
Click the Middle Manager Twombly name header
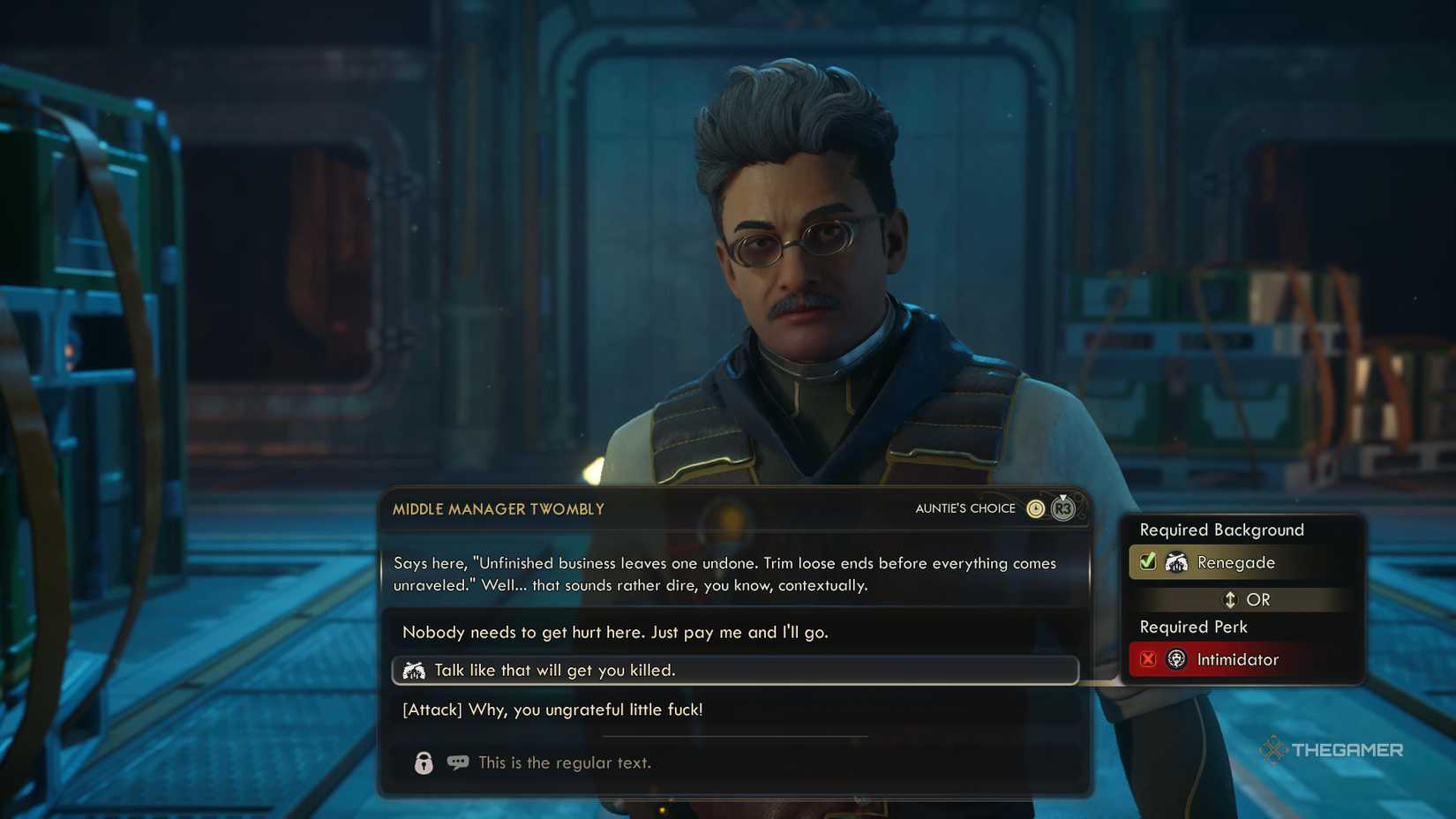coord(497,509)
